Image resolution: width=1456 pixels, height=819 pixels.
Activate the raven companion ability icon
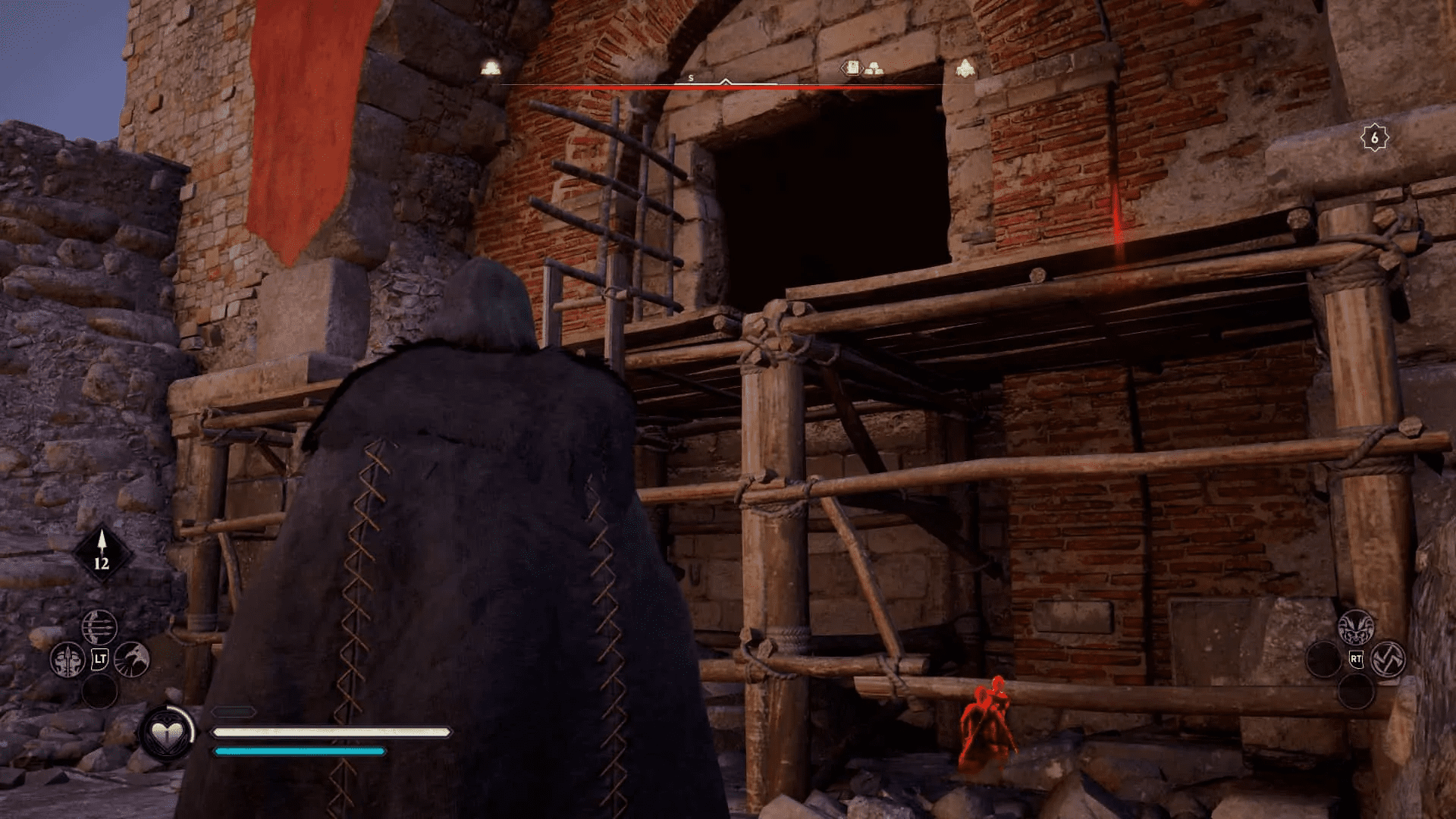[132, 661]
